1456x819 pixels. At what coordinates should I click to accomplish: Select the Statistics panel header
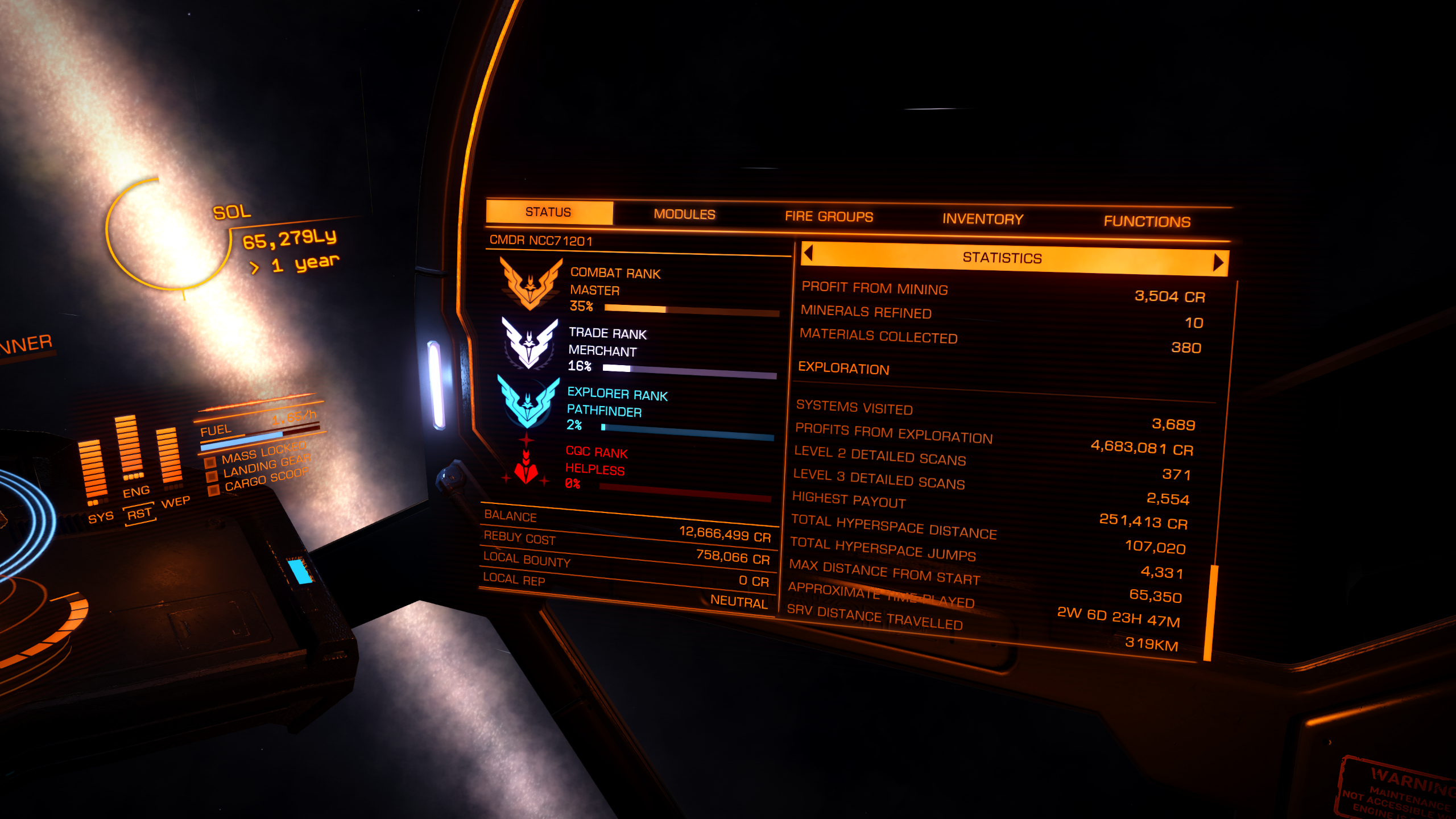(1002, 258)
